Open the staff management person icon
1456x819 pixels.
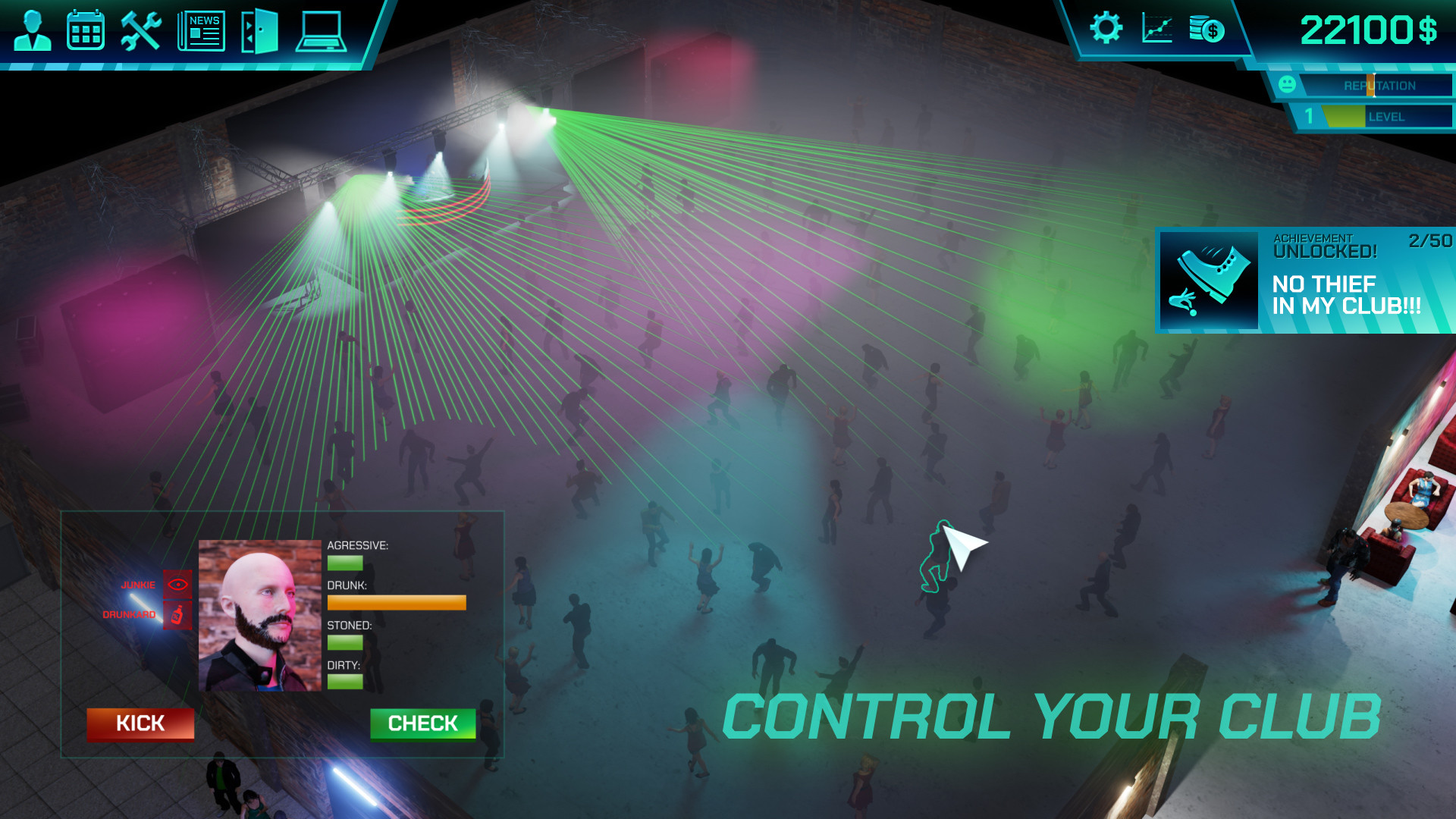pos(31,30)
